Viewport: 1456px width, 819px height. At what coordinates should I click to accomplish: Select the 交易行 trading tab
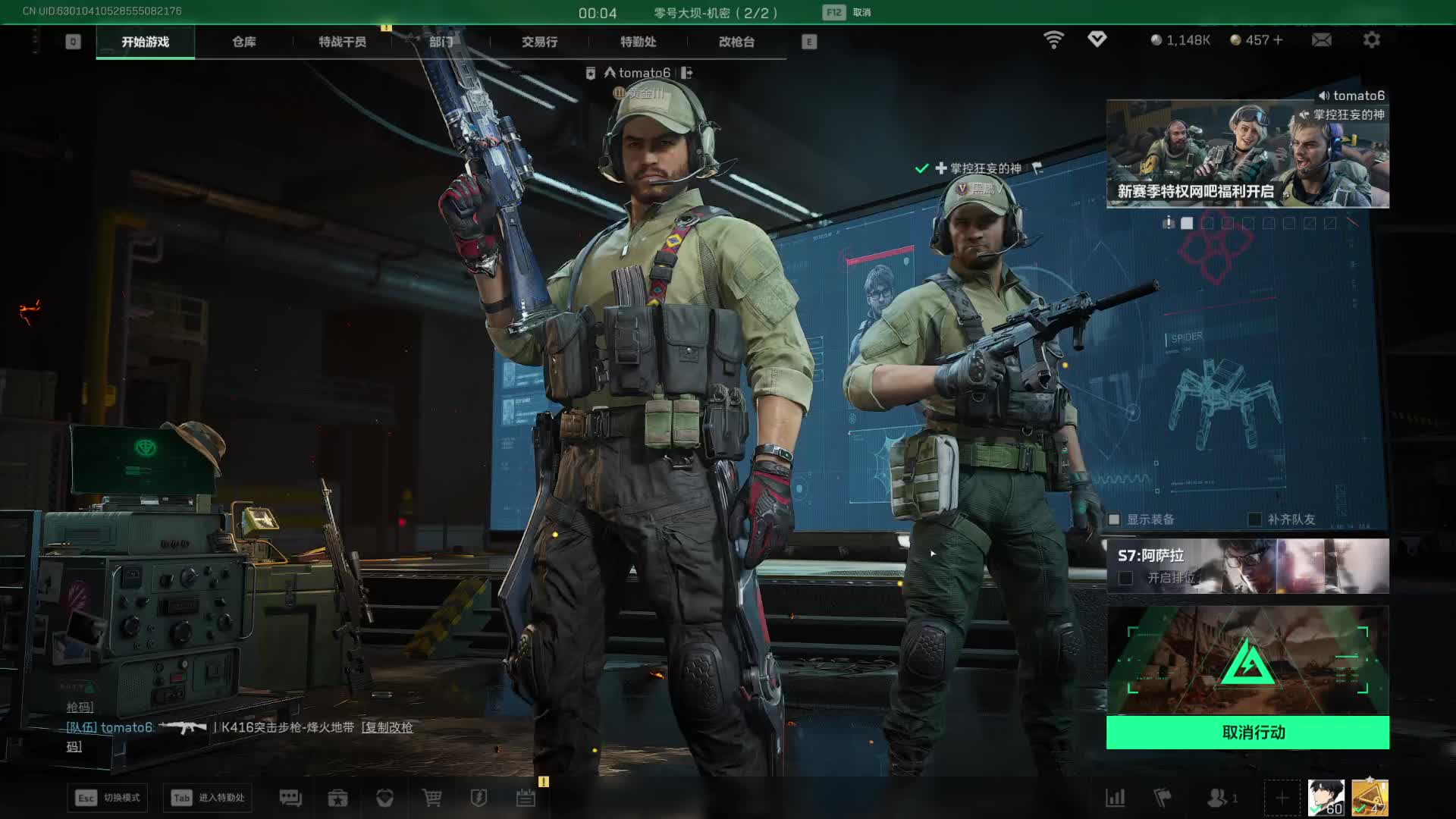539,42
